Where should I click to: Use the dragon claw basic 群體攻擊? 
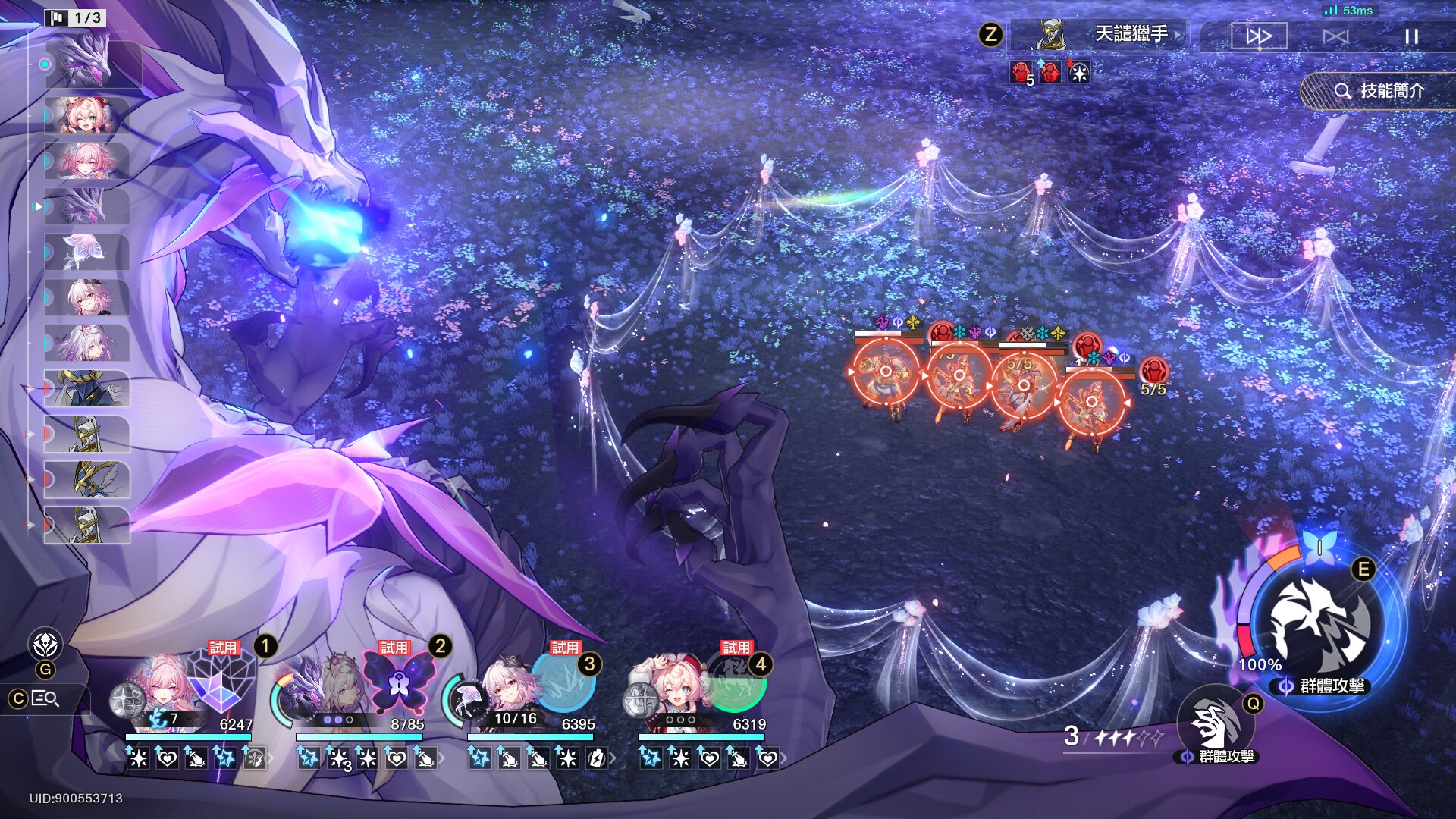(x=1216, y=723)
